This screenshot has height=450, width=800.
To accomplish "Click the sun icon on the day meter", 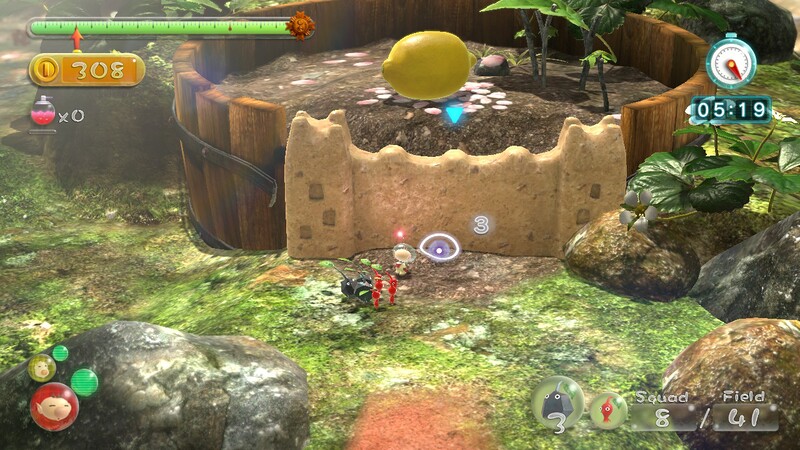I will [x=300, y=26].
